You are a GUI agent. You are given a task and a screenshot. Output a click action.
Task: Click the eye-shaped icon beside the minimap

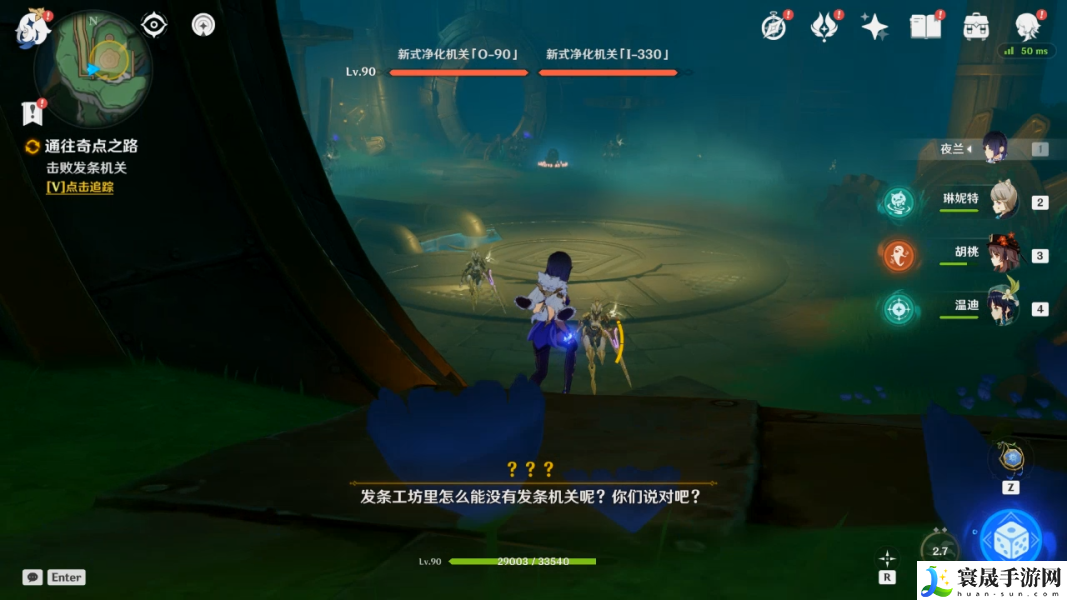[x=154, y=25]
